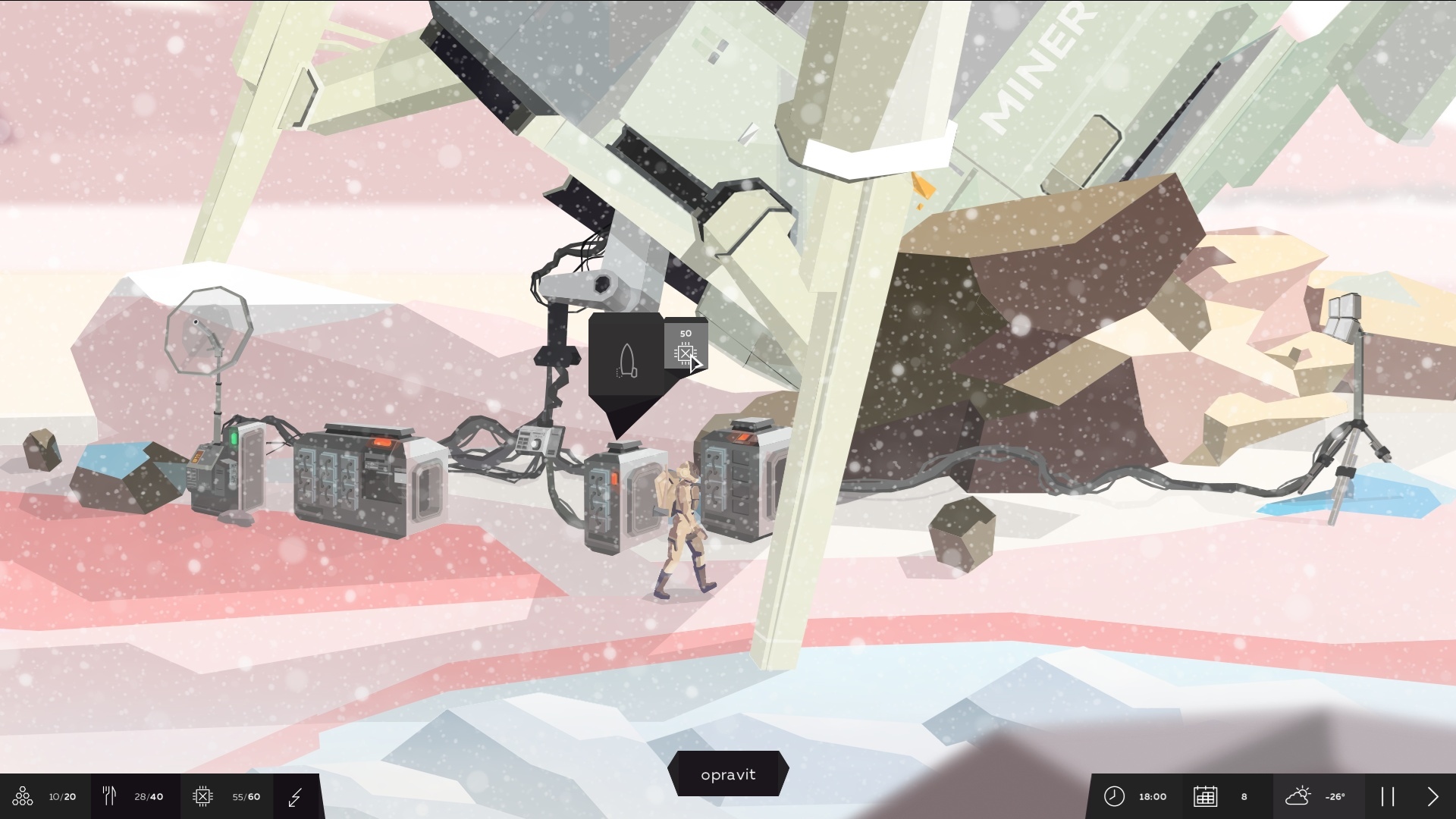1456x819 pixels.
Task: Open the calendar day icon
Action: coord(1205,796)
